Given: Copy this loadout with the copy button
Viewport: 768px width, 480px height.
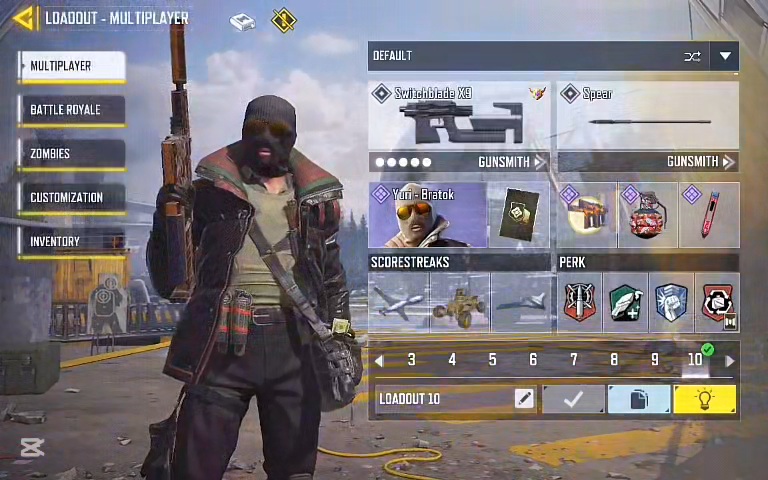Looking at the screenshot, I should click(x=639, y=399).
